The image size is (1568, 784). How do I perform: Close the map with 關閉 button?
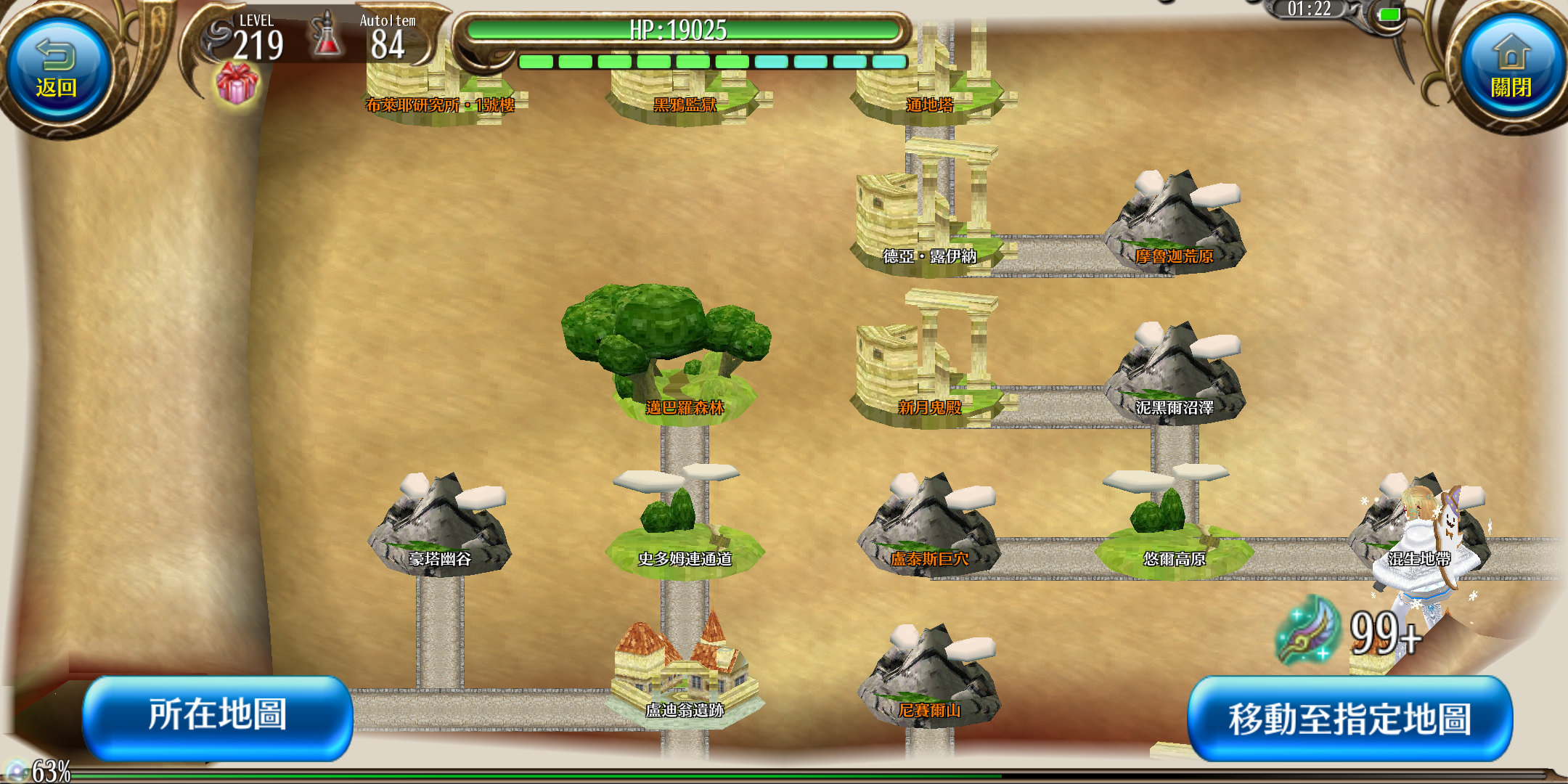point(1511,70)
